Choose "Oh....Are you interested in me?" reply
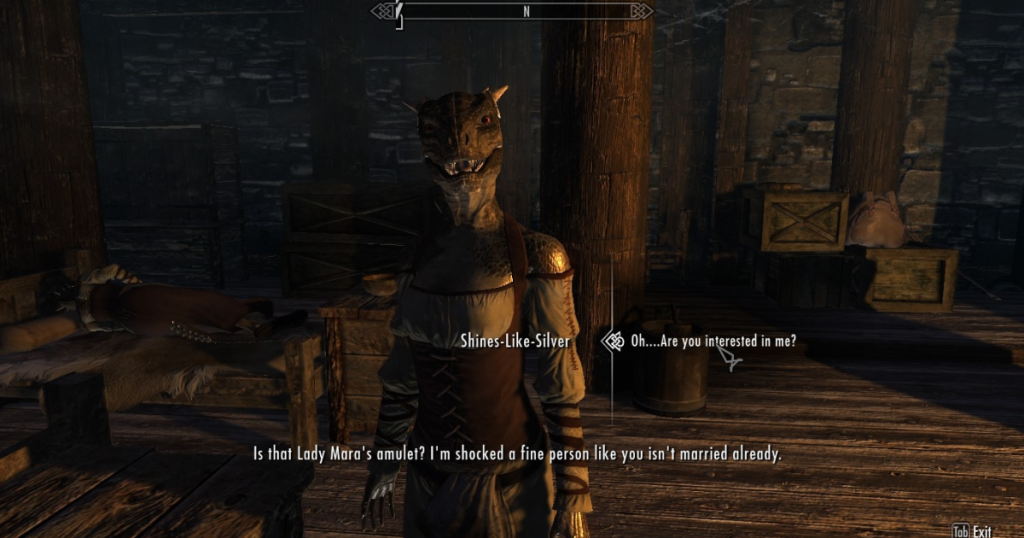This screenshot has width=1024, height=538. click(712, 341)
